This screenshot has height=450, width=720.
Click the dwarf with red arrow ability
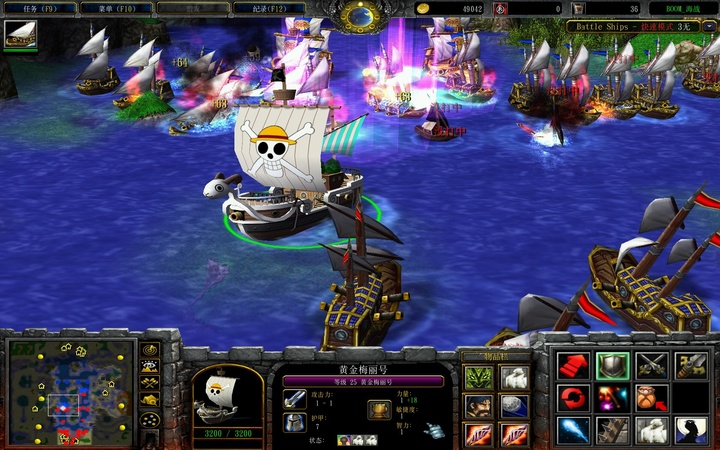tap(652, 398)
